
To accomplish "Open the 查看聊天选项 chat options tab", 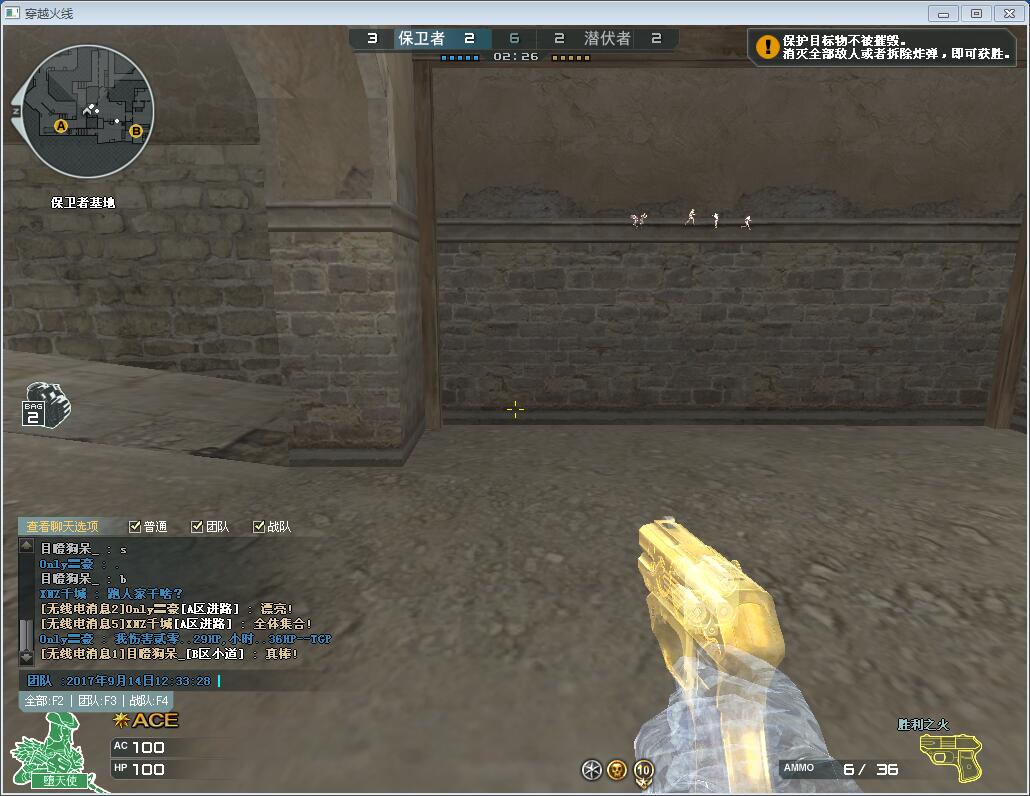I will [x=62, y=526].
